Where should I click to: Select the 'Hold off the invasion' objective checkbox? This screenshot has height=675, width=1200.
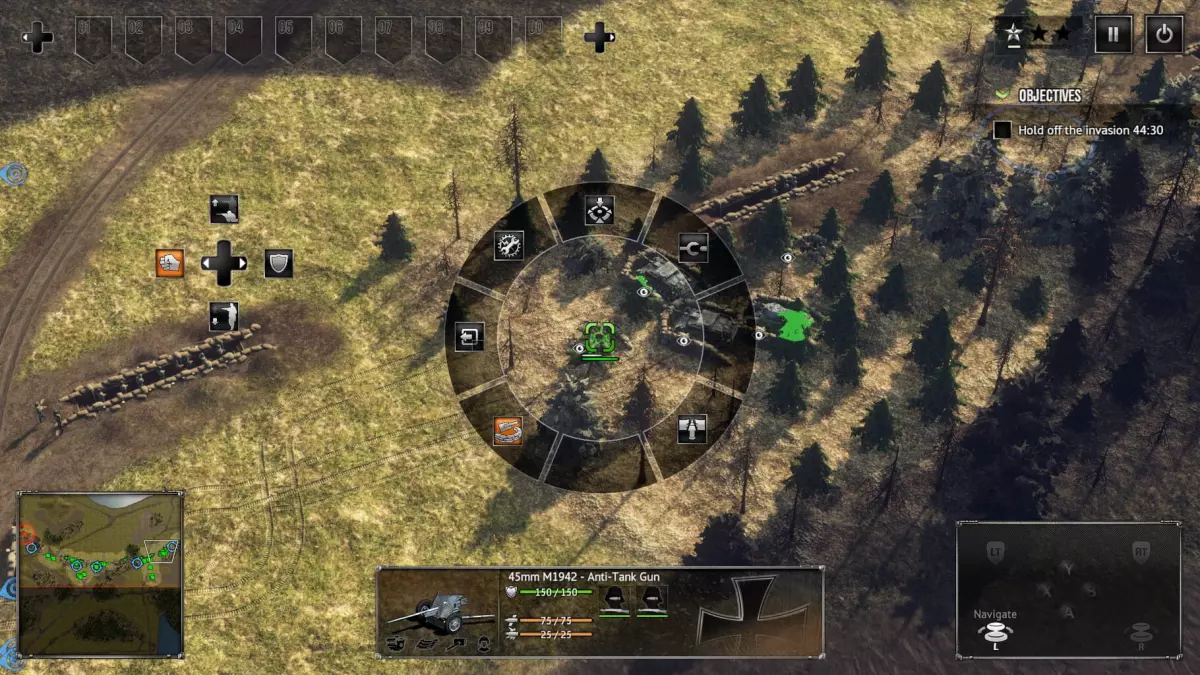[x=1002, y=130]
